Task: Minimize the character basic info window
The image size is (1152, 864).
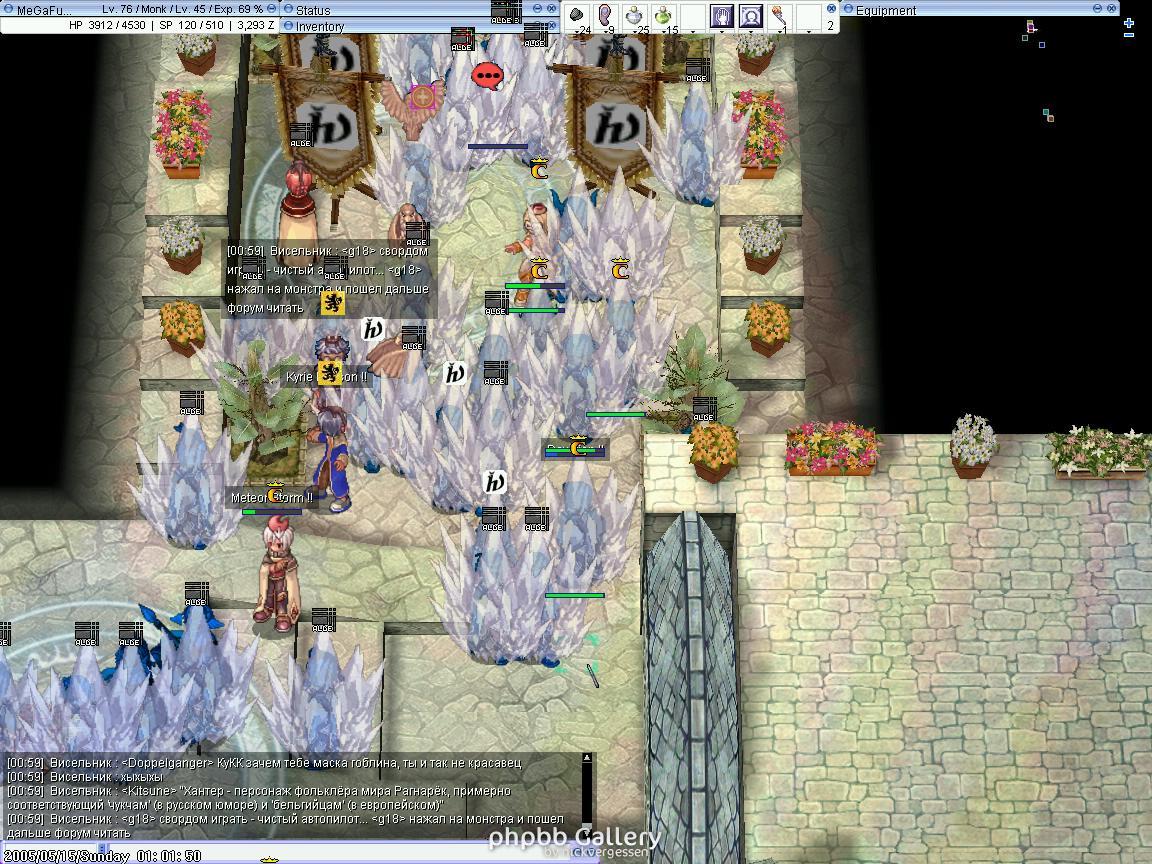Action: pos(270,9)
